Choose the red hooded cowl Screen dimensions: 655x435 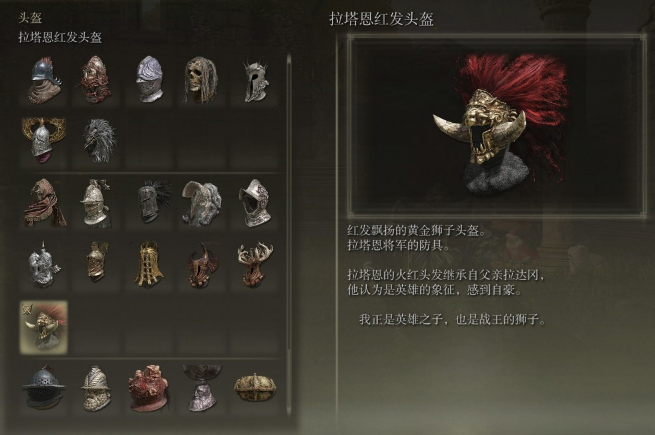44,201
